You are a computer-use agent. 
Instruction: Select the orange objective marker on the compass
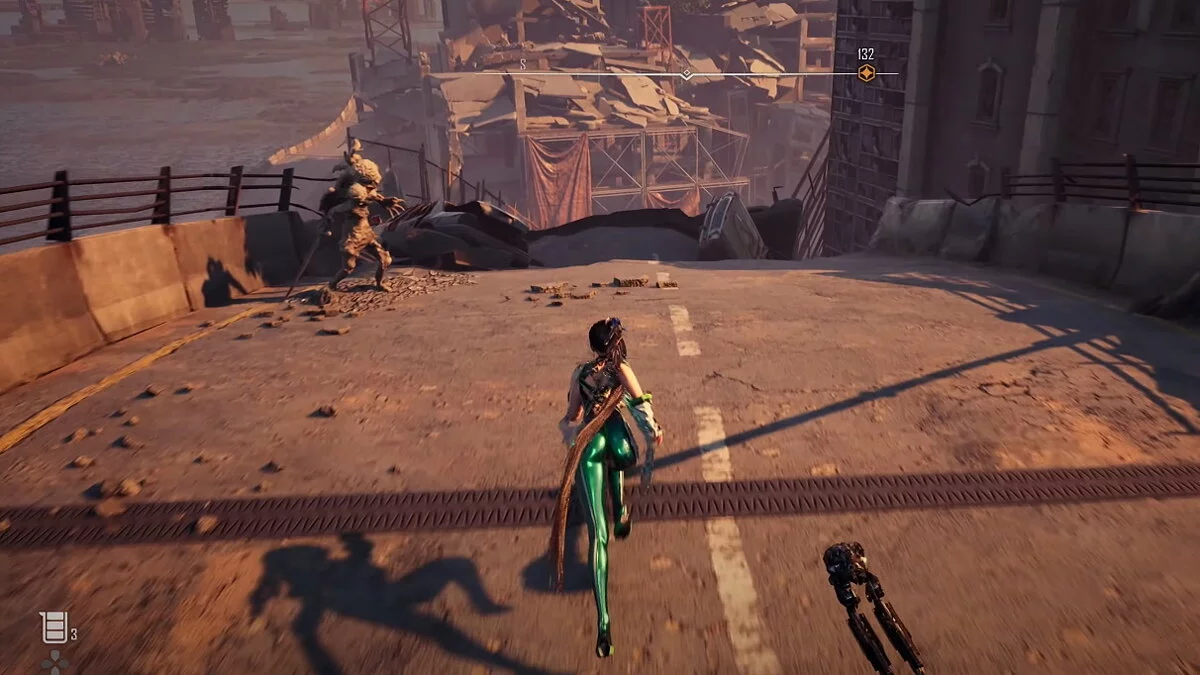point(866,73)
